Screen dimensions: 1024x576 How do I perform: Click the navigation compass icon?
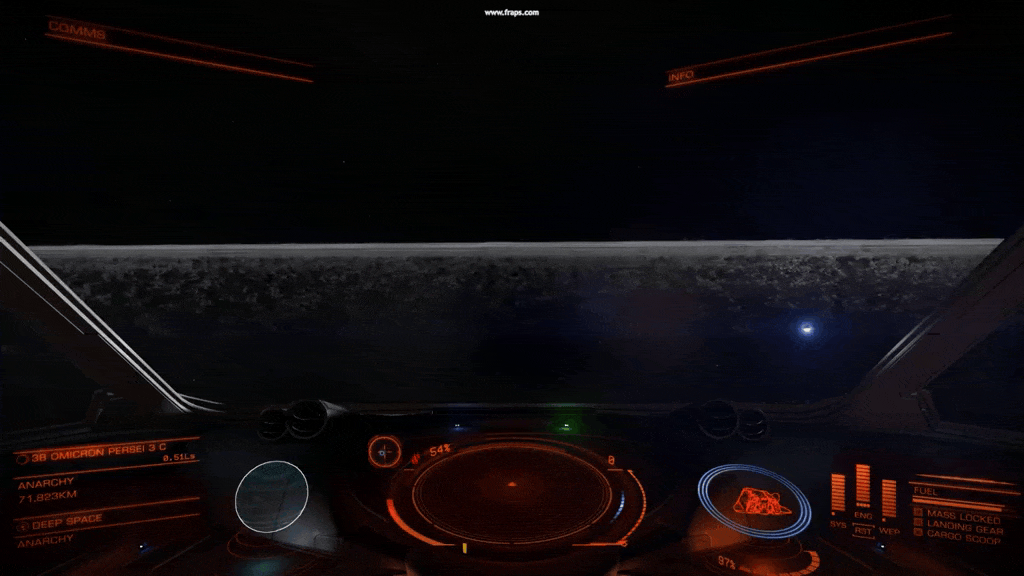(384, 452)
